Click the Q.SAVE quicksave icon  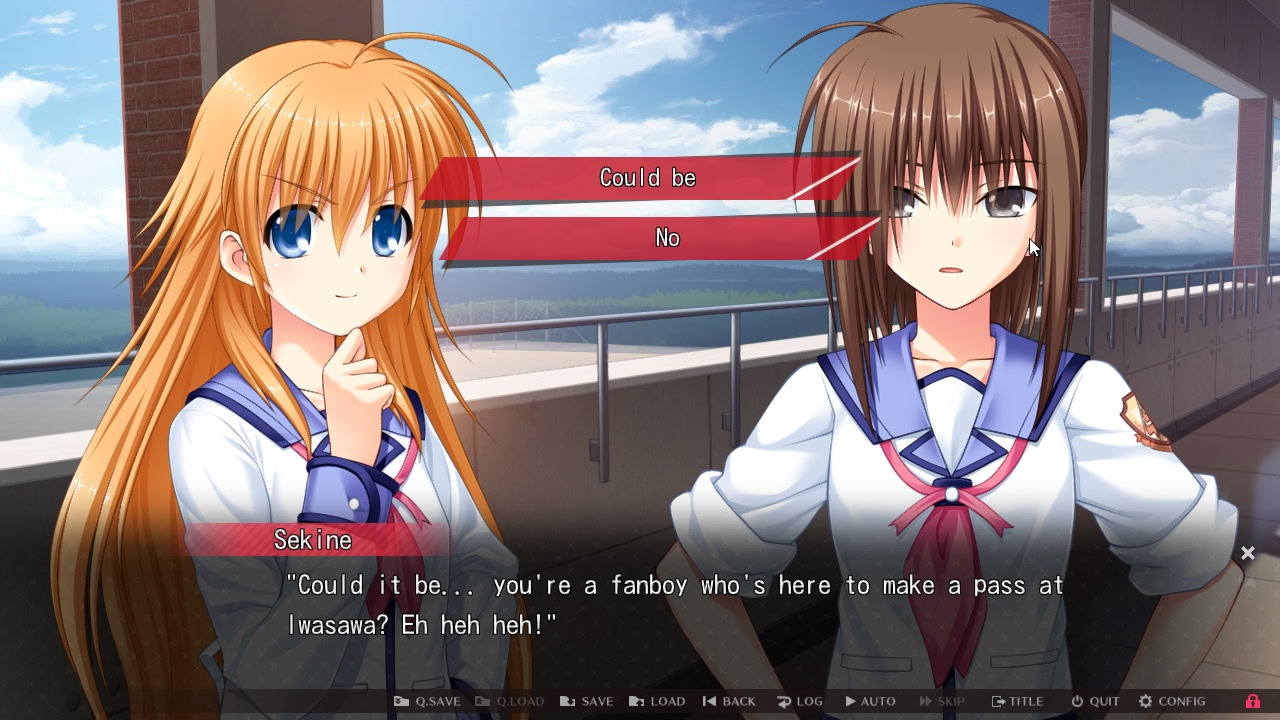tap(403, 701)
